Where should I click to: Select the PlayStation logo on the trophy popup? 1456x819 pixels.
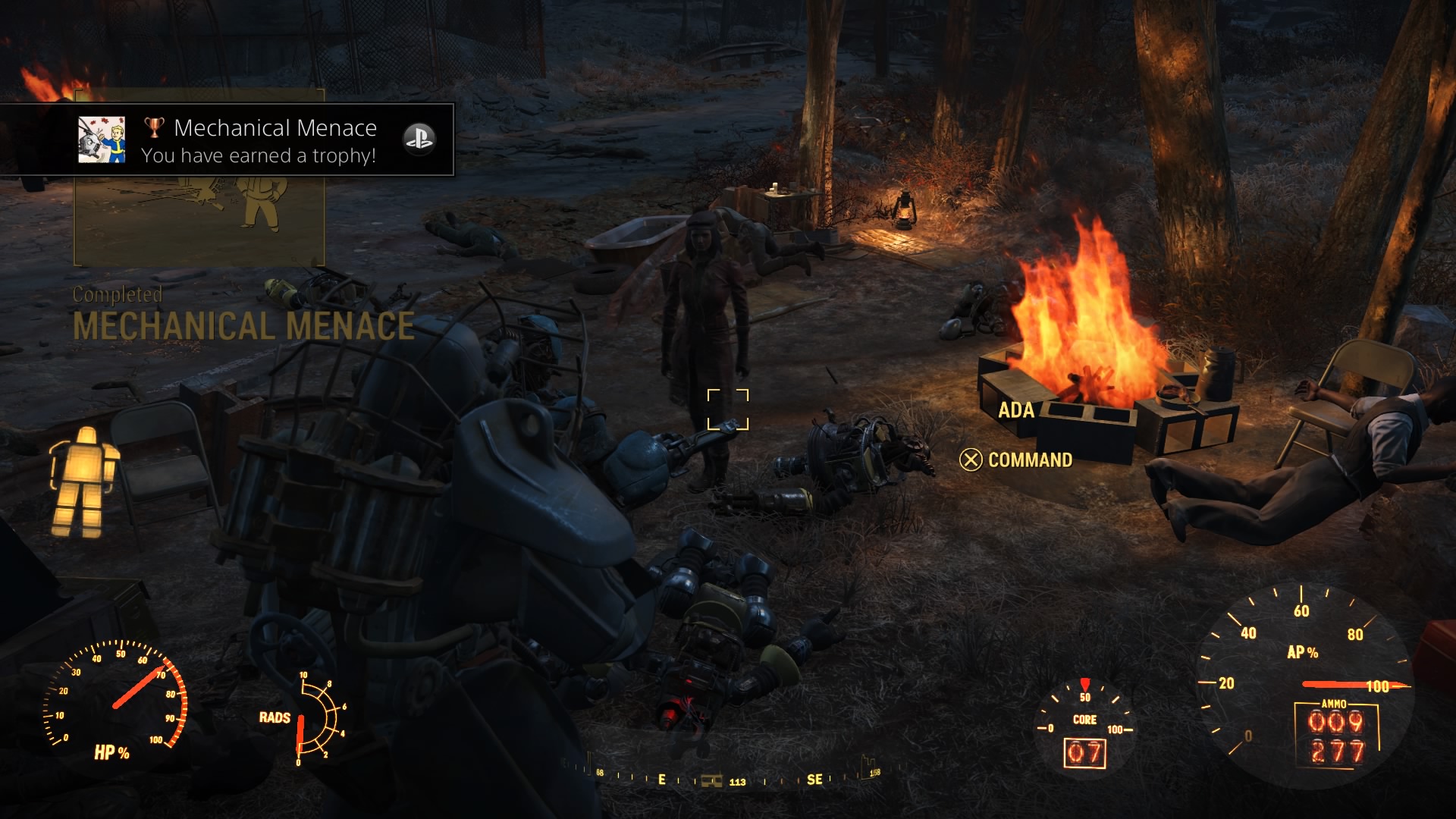pyautogui.click(x=419, y=140)
